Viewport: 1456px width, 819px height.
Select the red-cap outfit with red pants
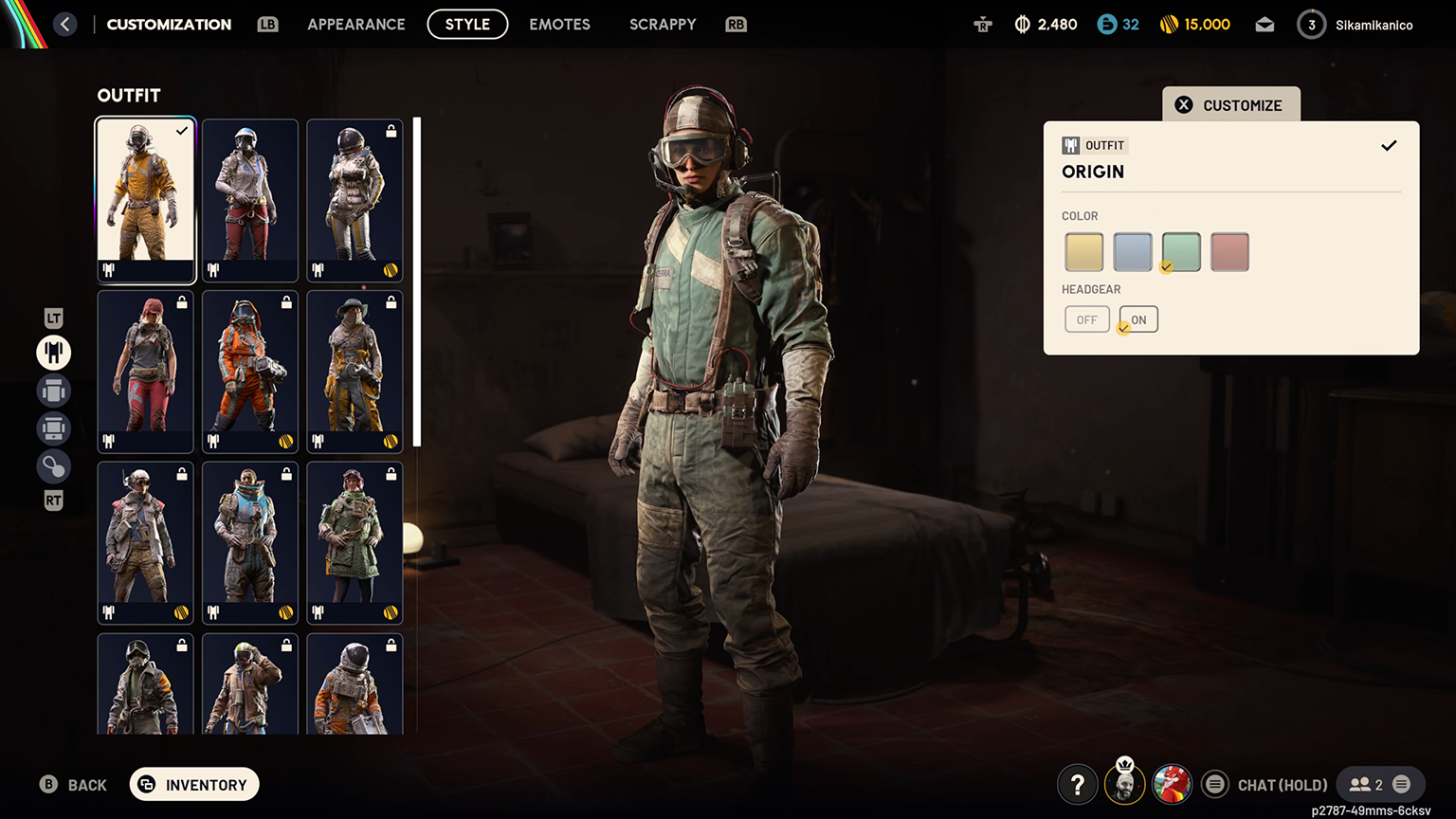(145, 372)
